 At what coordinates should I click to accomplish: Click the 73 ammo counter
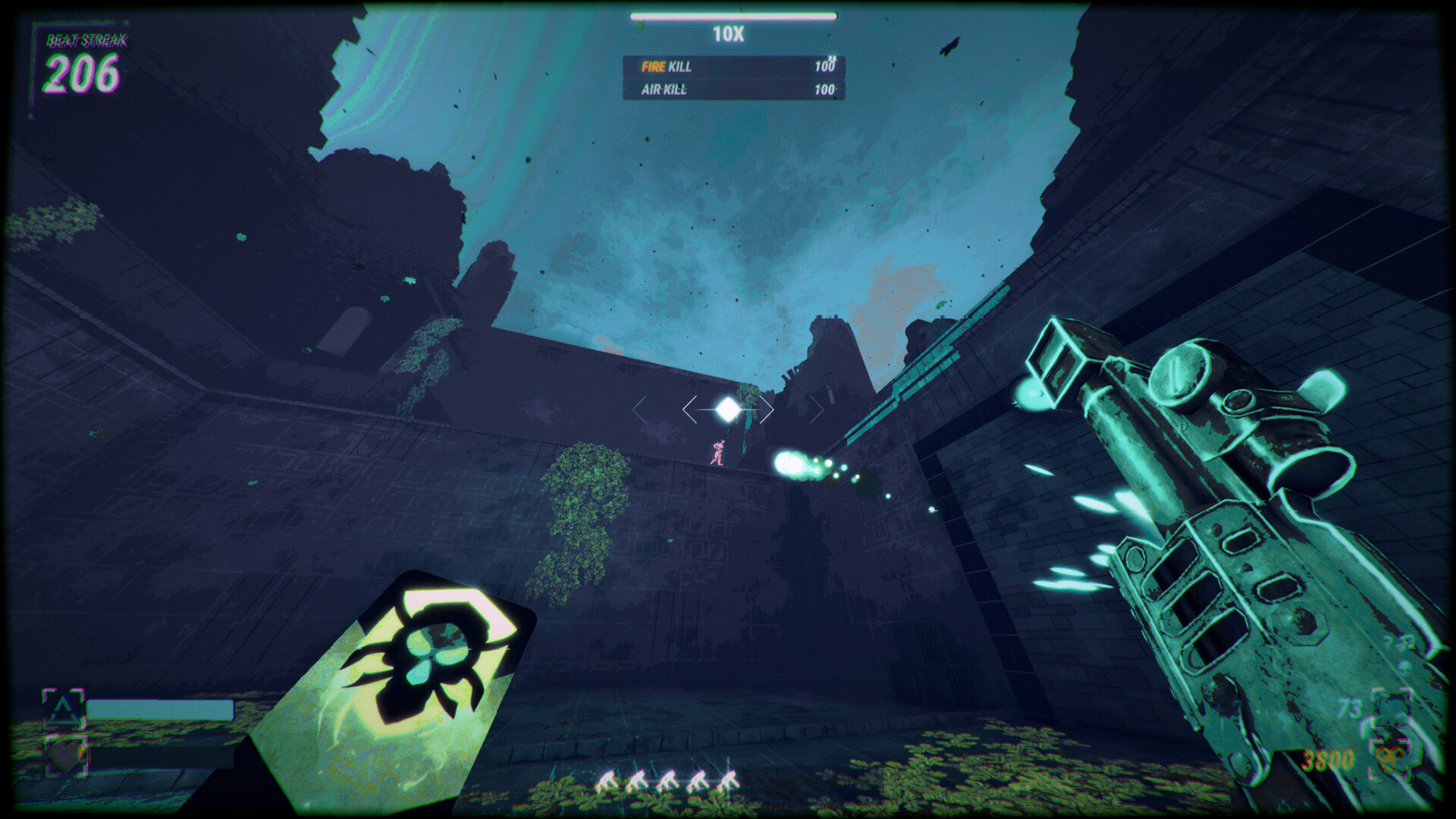click(x=1348, y=707)
